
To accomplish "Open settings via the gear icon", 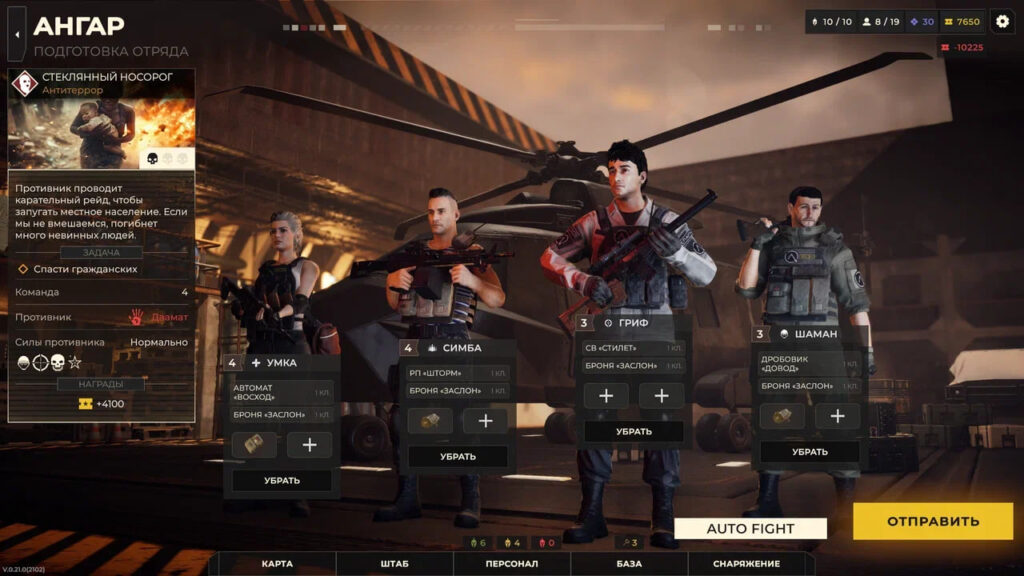I will pos(1002,21).
